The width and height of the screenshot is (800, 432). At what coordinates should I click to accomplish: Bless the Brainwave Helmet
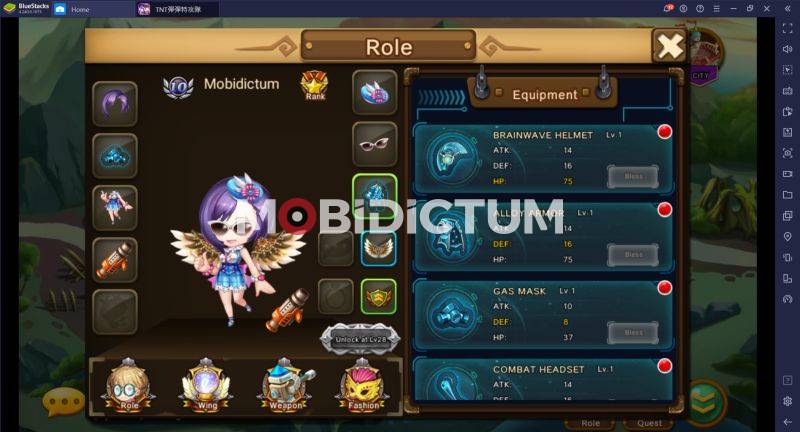(x=633, y=177)
